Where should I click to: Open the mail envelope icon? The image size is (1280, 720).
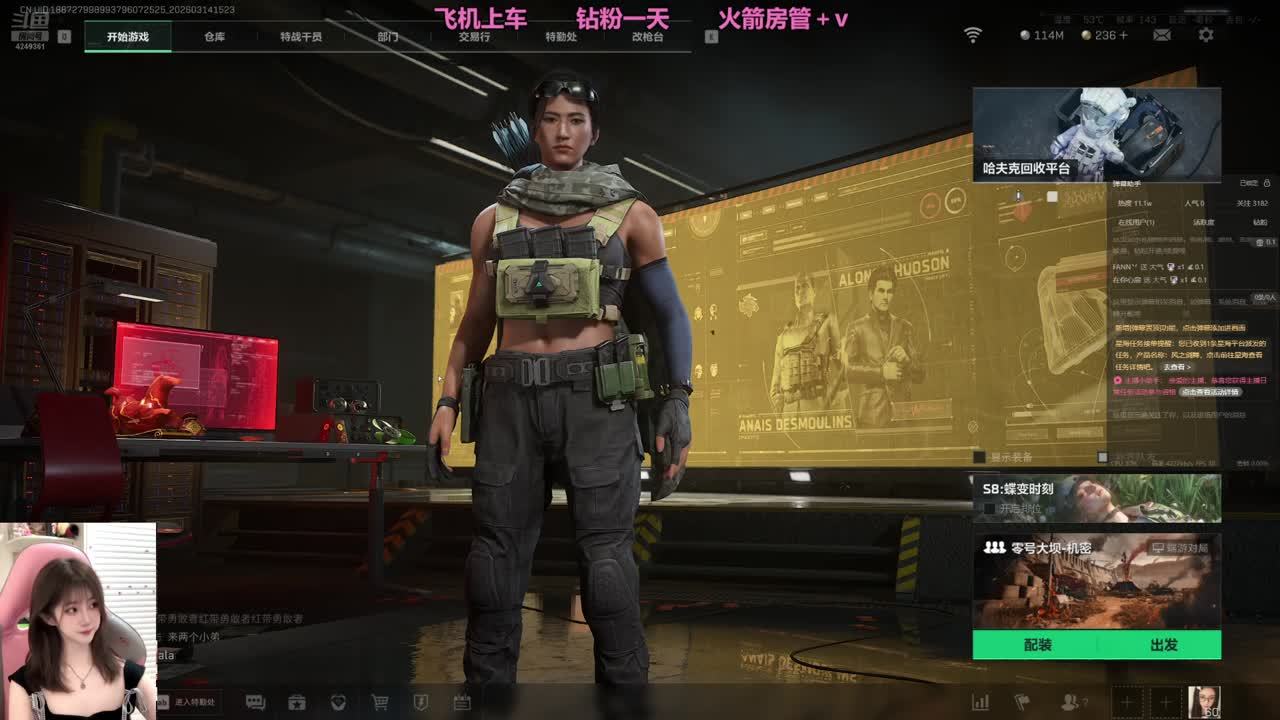click(1162, 35)
